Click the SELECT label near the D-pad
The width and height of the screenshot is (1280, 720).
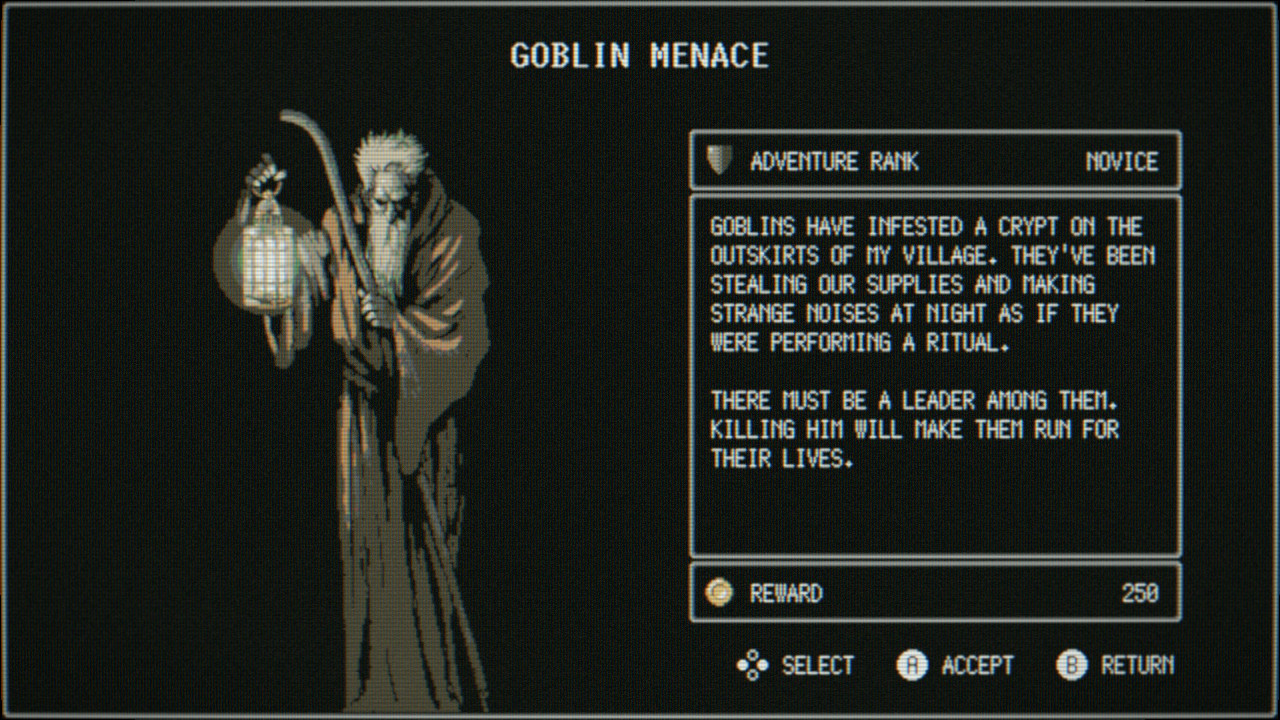(x=817, y=665)
